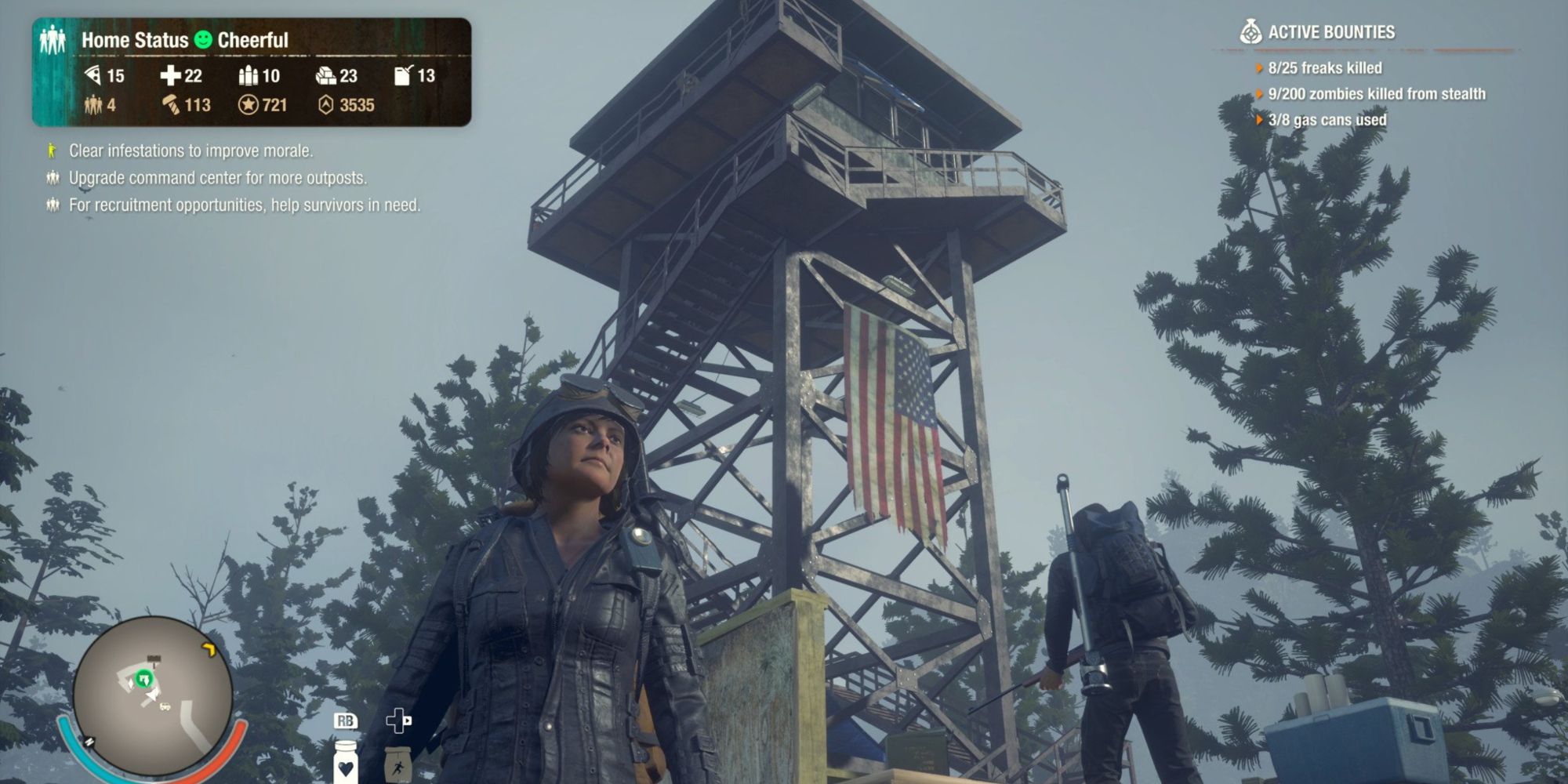Toggle the green Cheerful smiley face indicator

(202, 40)
